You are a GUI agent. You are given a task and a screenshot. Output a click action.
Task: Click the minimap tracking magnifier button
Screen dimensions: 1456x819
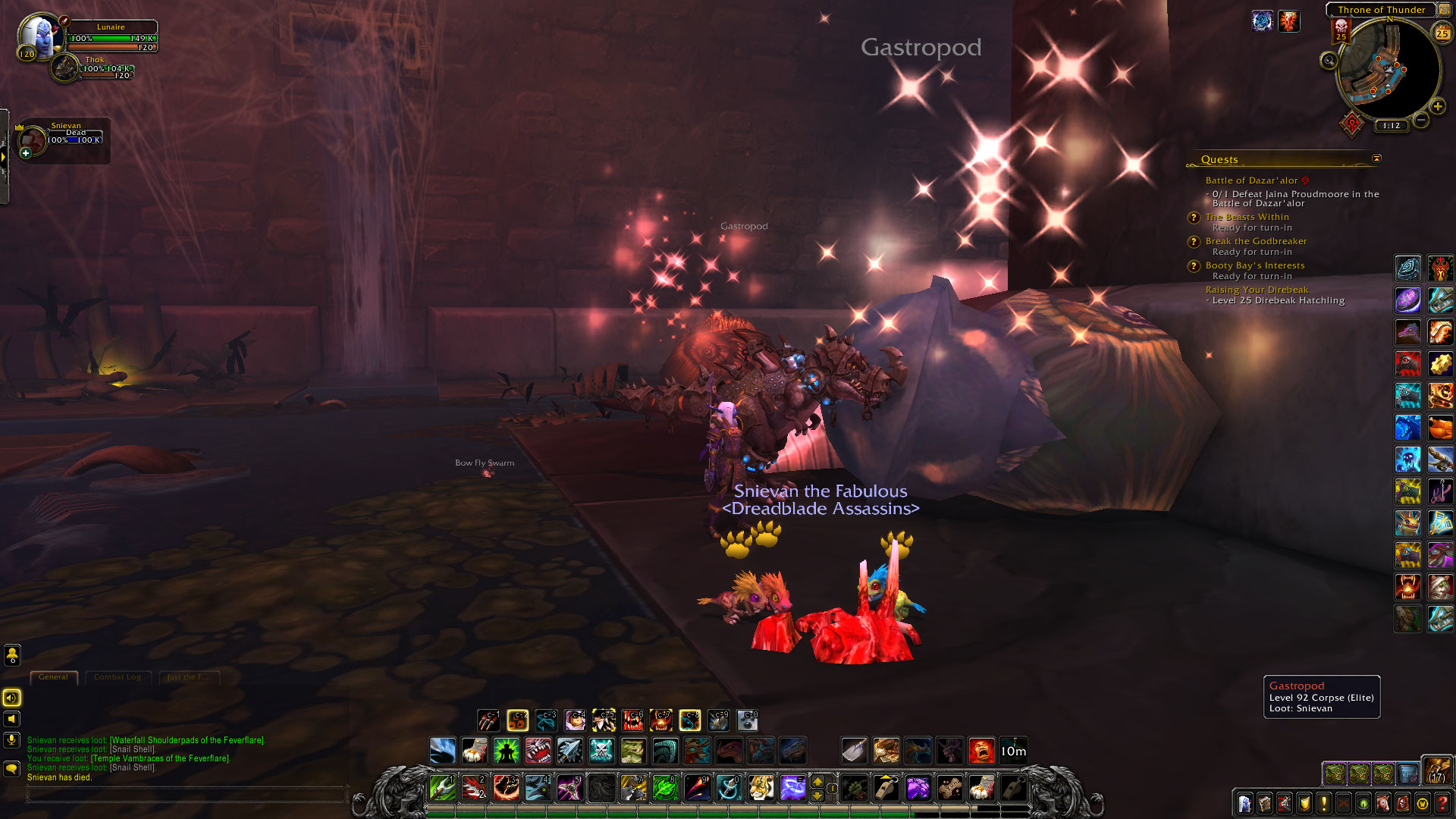(1329, 61)
